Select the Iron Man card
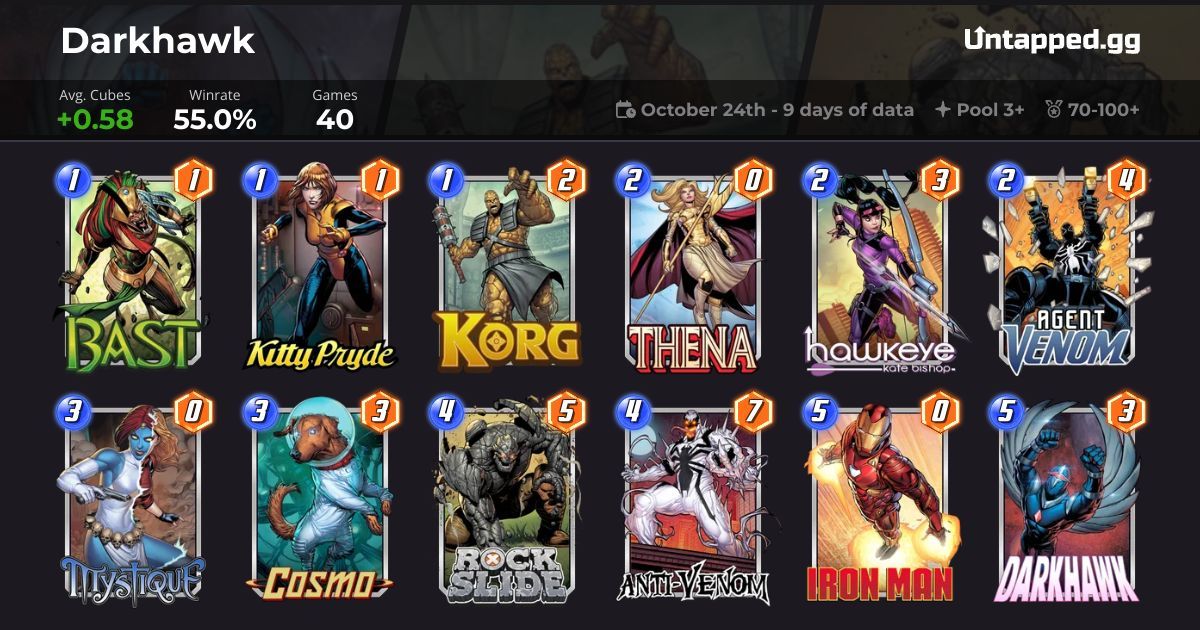Screen dimensions: 1200x630 [880, 505]
